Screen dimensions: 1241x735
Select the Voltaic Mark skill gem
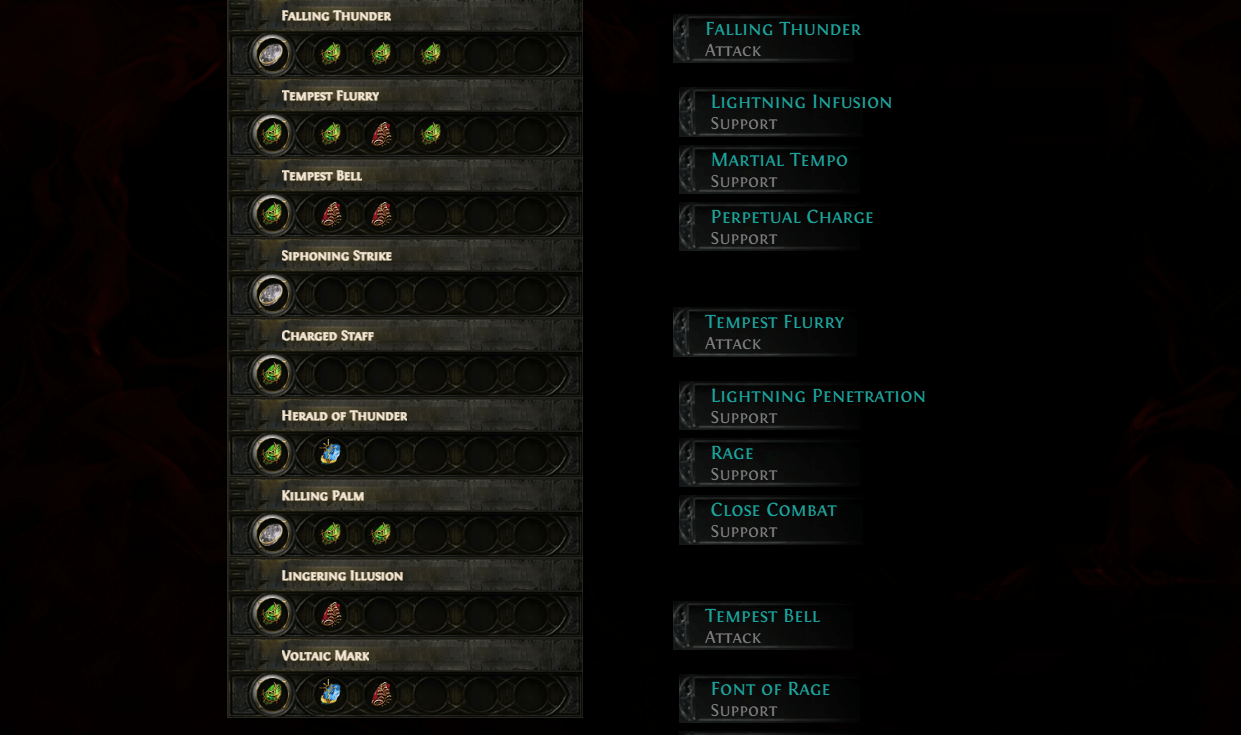(x=271, y=694)
